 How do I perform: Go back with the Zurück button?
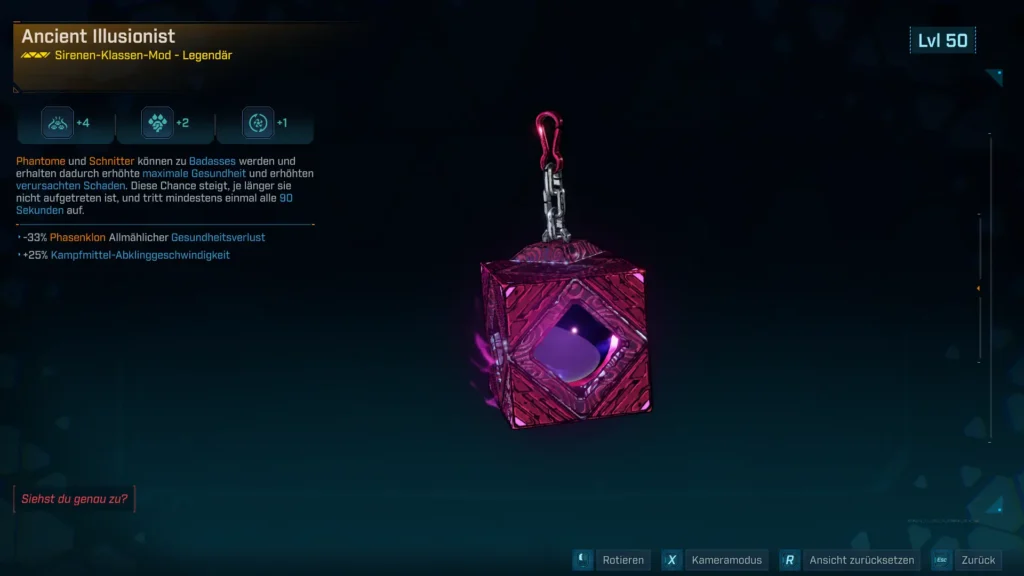pyautogui.click(x=967, y=560)
